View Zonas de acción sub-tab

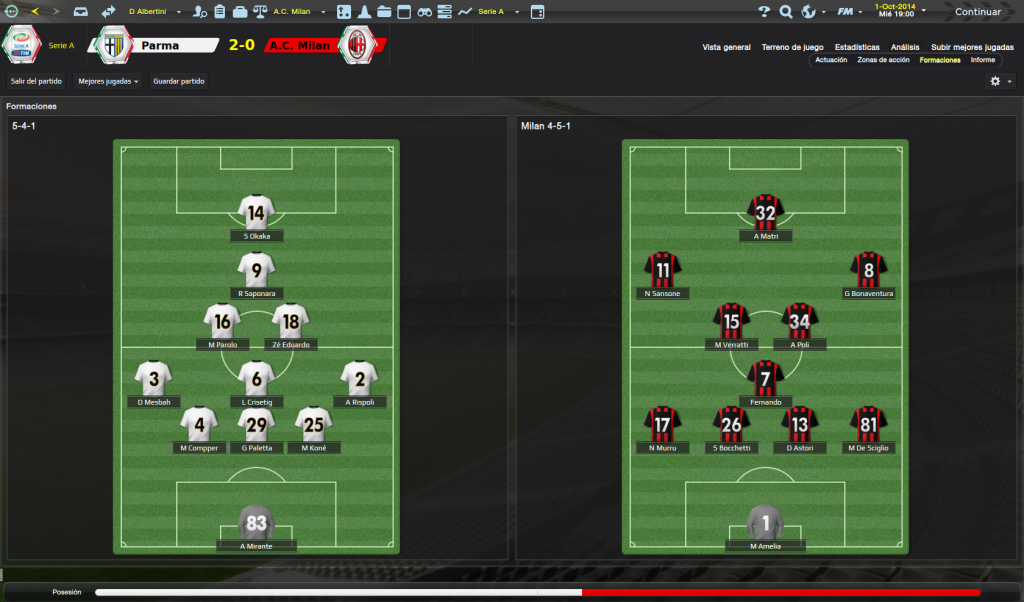pyautogui.click(x=883, y=60)
